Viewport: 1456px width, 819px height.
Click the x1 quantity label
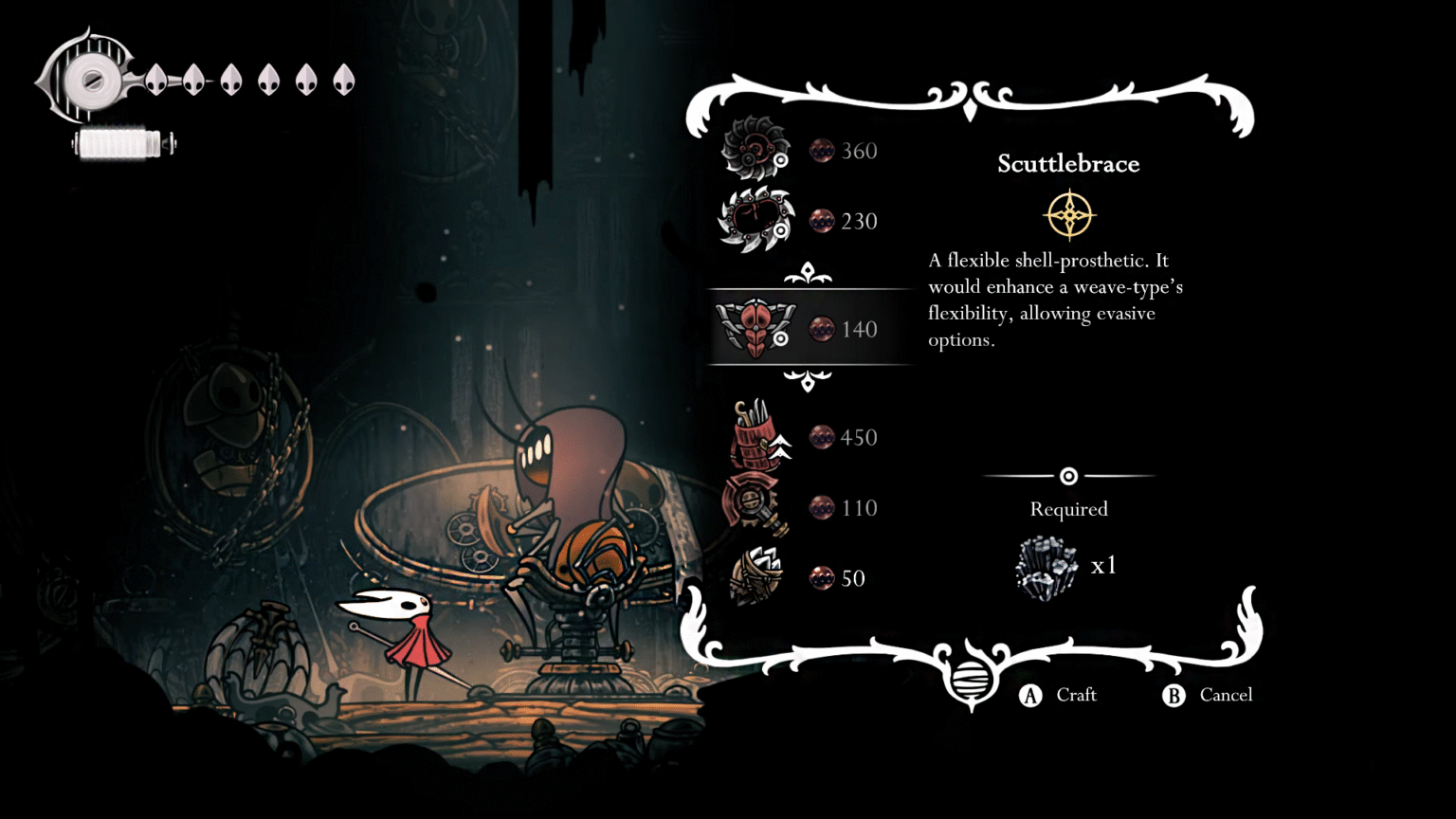pos(1104,564)
